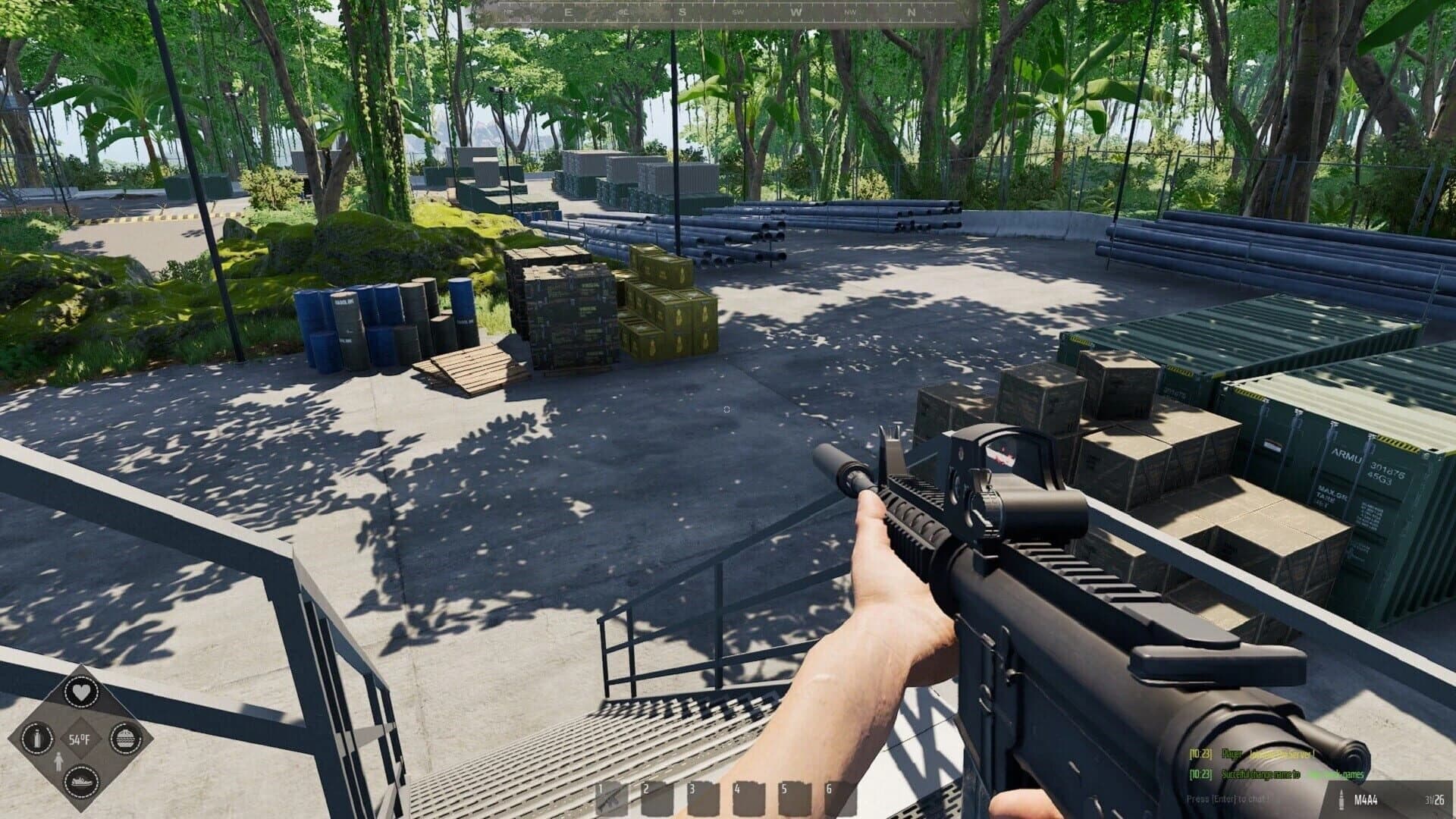Click the Press Enter to chat prompt
This screenshot has width=1456, height=819.
pos(1228,801)
